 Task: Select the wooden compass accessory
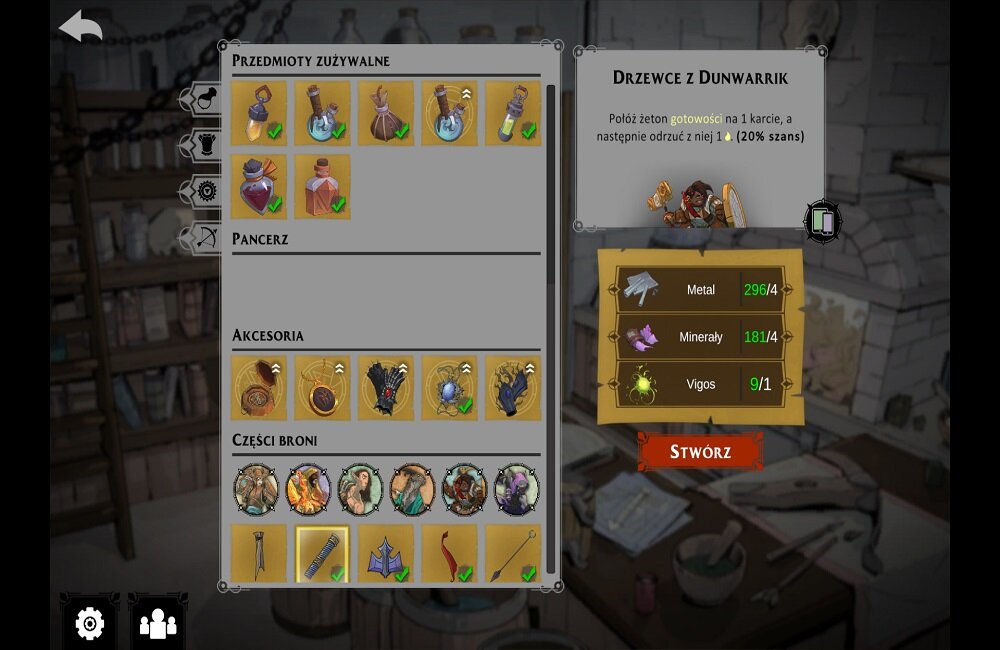click(x=258, y=387)
